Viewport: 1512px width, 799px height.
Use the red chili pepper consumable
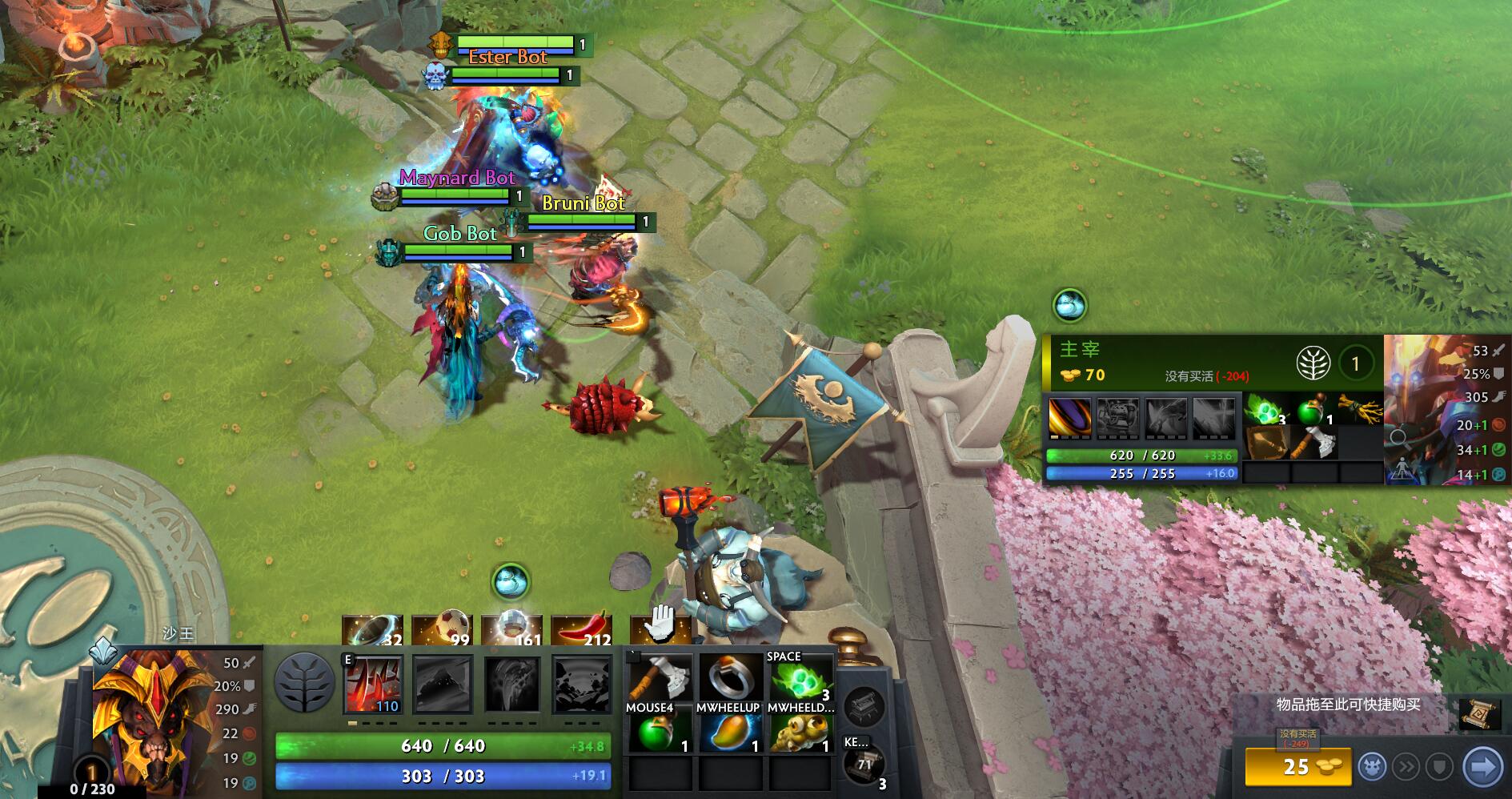point(581,631)
